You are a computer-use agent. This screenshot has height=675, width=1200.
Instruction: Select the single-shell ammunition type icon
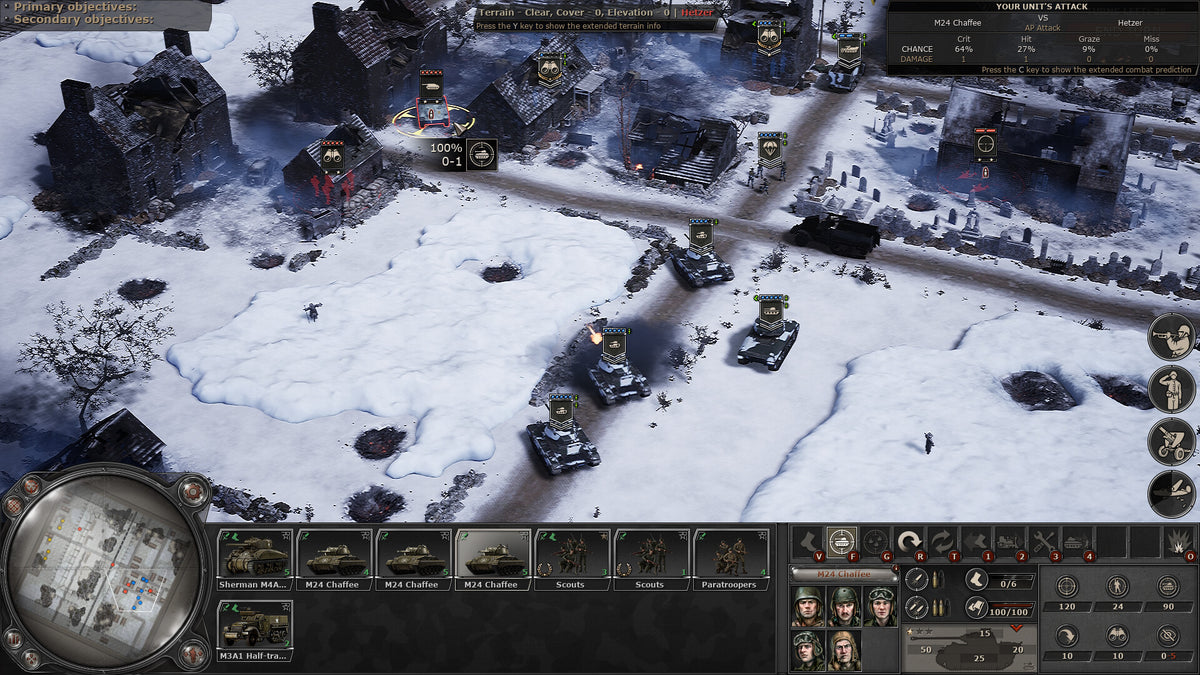(916, 579)
